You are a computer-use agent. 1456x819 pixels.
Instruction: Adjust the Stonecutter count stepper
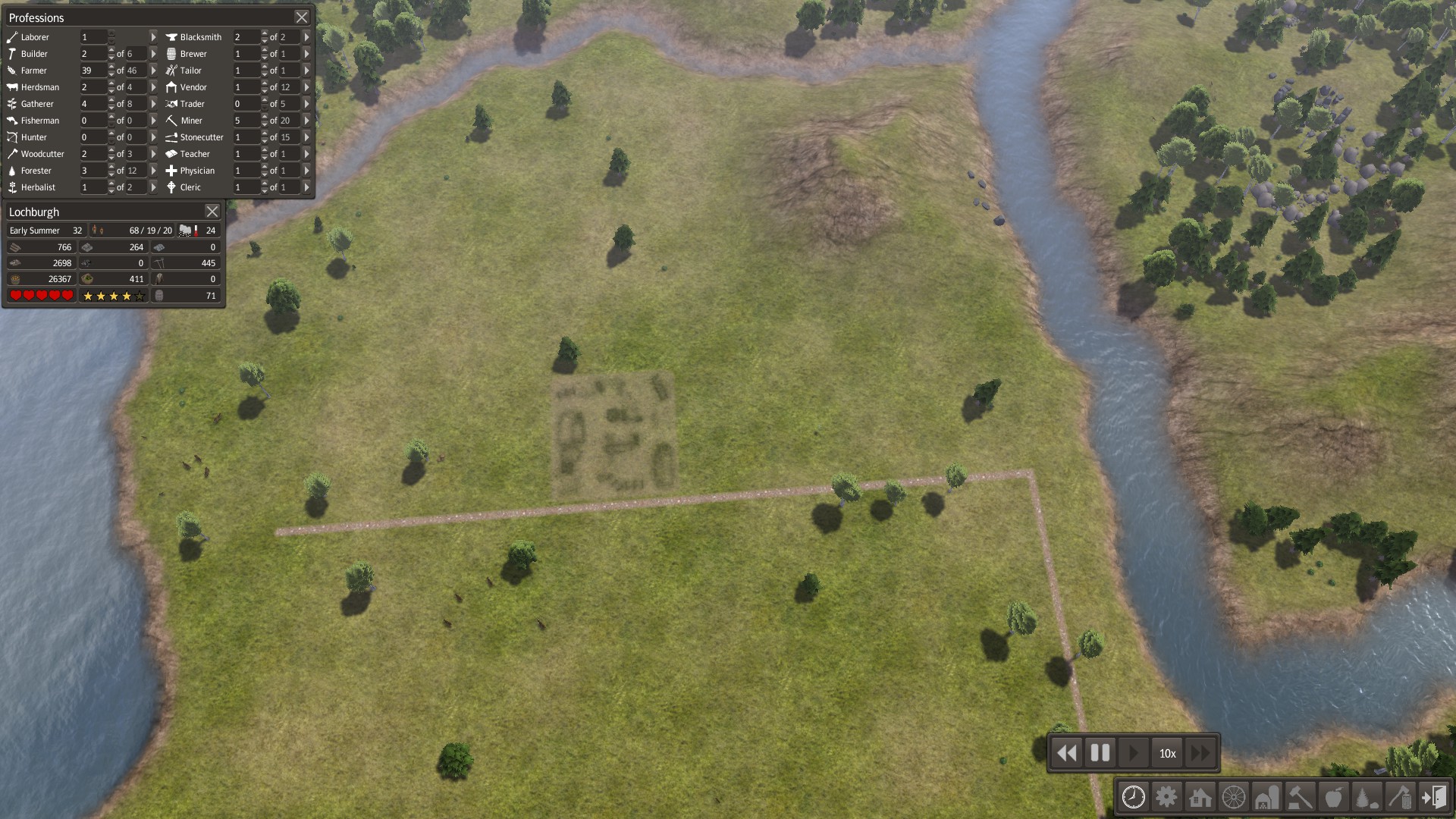click(x=264, y=137)
